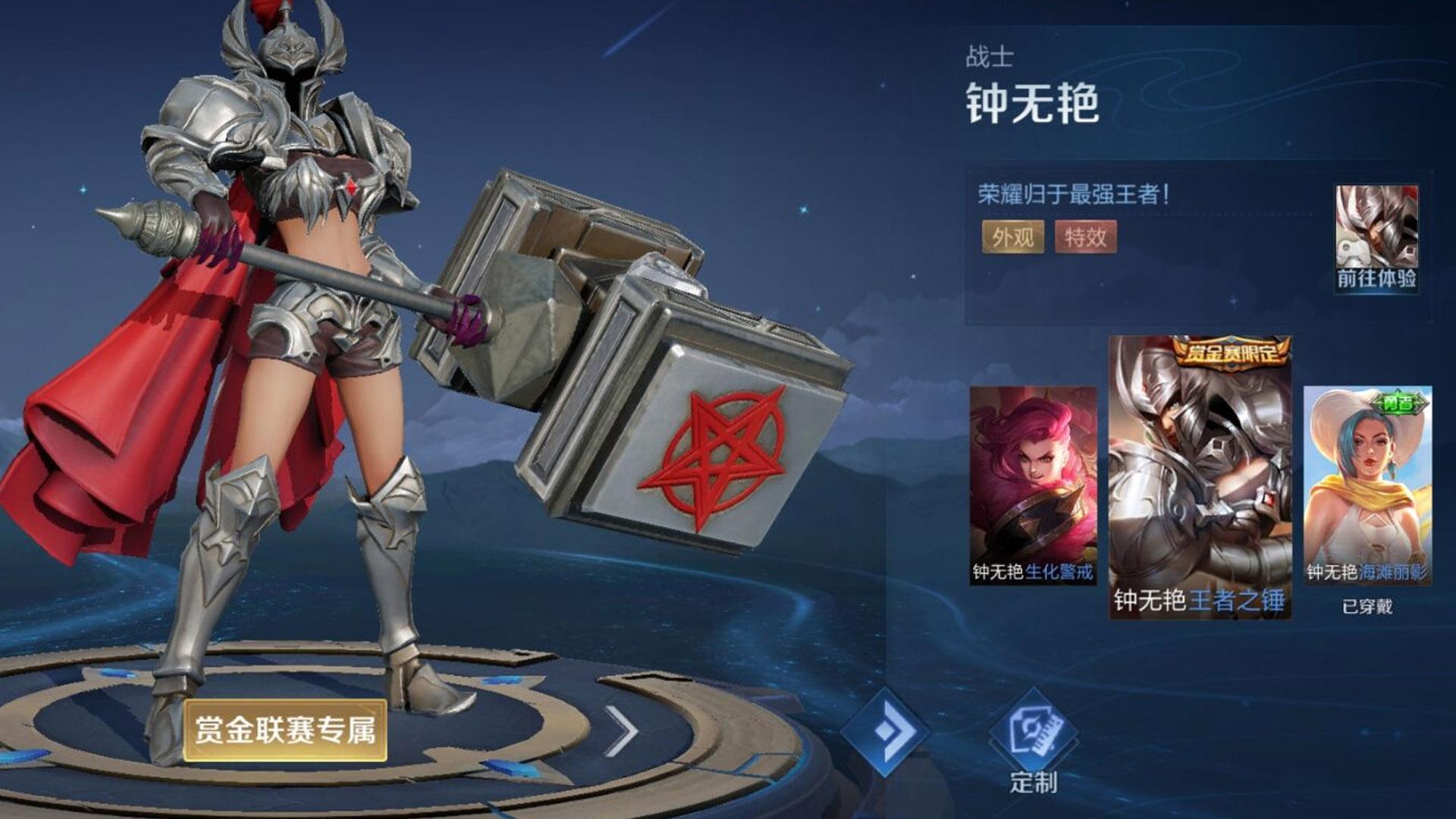This screenshot has height=819, width=1456.
Task: Select the 海滩丽影 skin card
Action: click(1367, 485)
